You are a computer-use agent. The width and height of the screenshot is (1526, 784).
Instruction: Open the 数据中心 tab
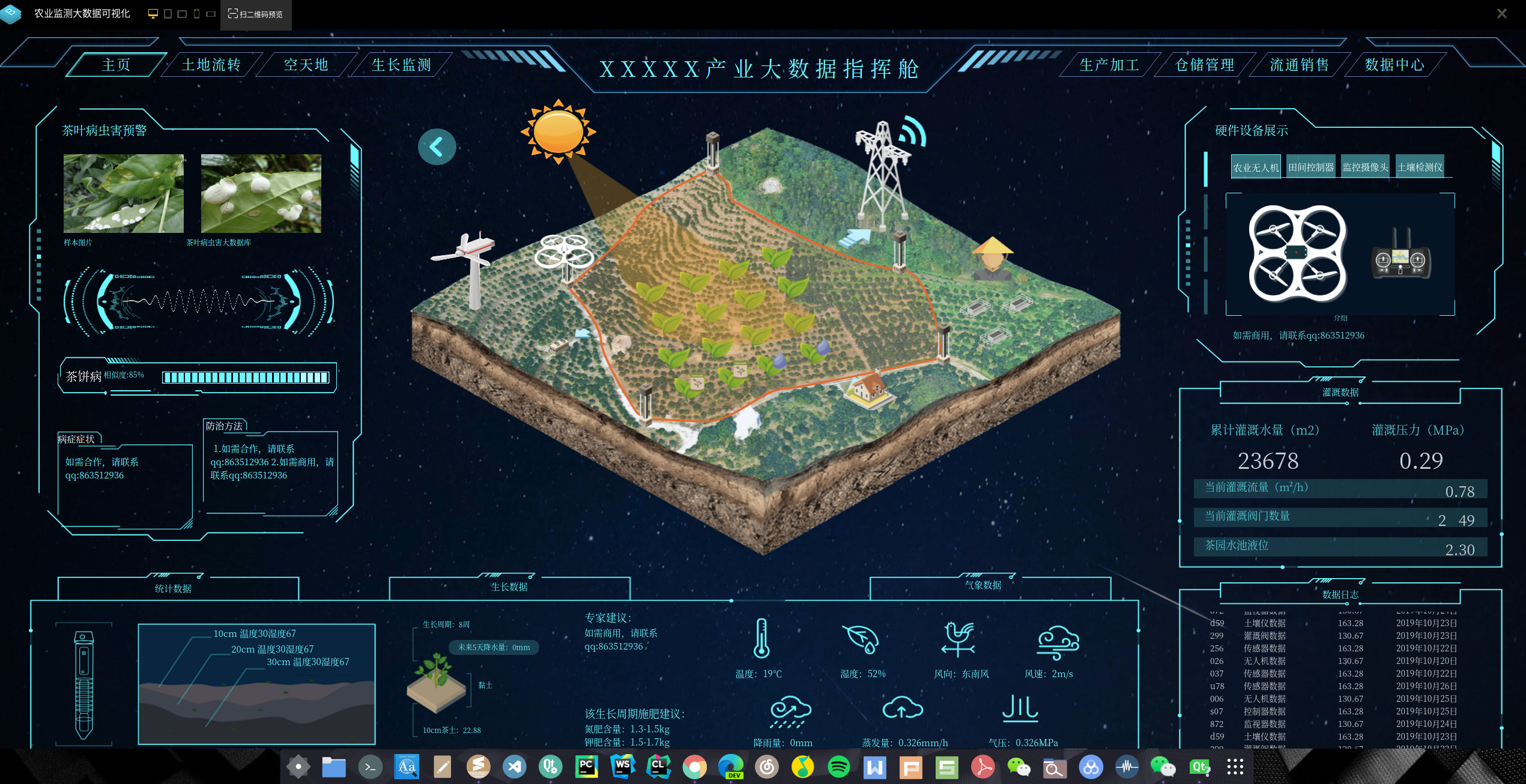point(1394,65)
